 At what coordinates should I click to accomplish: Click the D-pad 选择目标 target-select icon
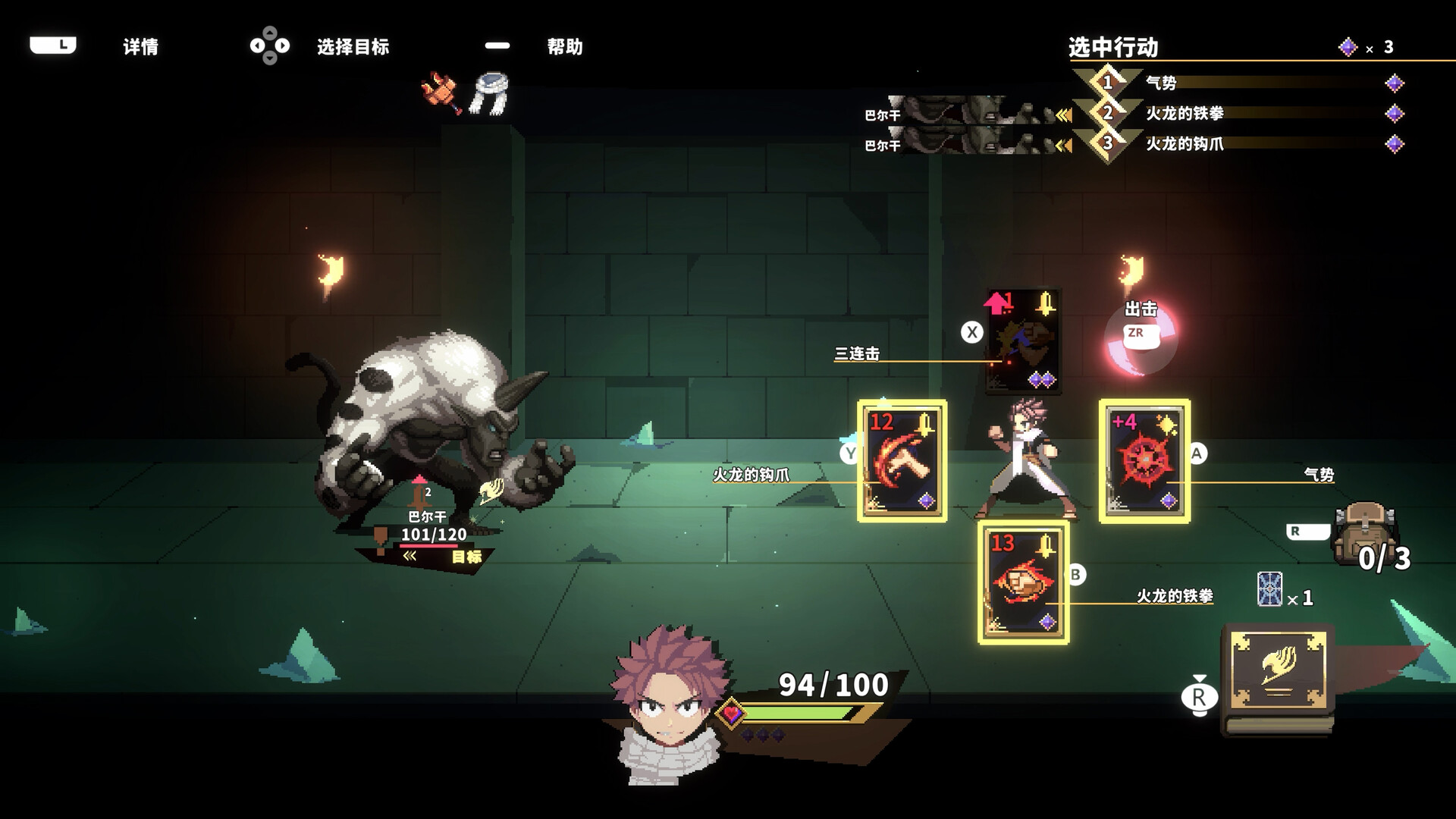[x=271, y=46]
